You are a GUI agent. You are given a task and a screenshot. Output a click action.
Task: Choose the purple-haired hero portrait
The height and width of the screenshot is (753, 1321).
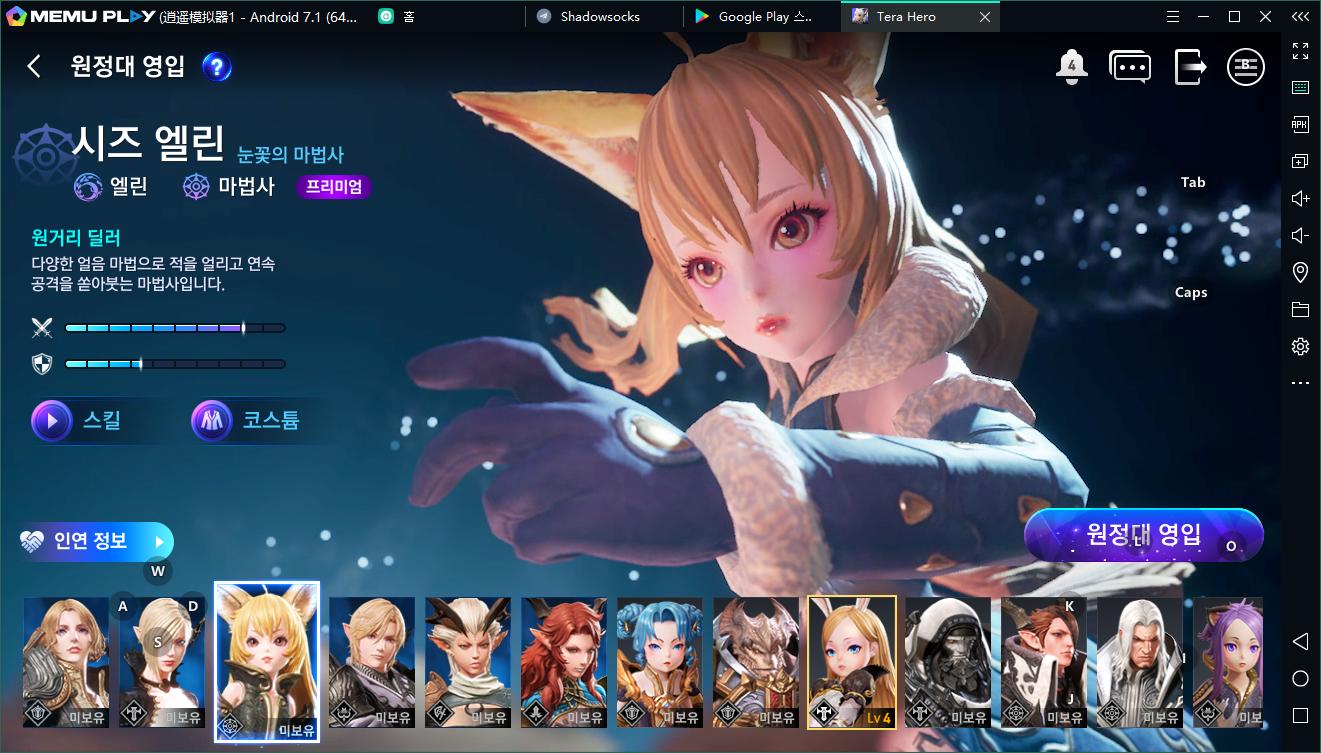(x=1228, y=661)
